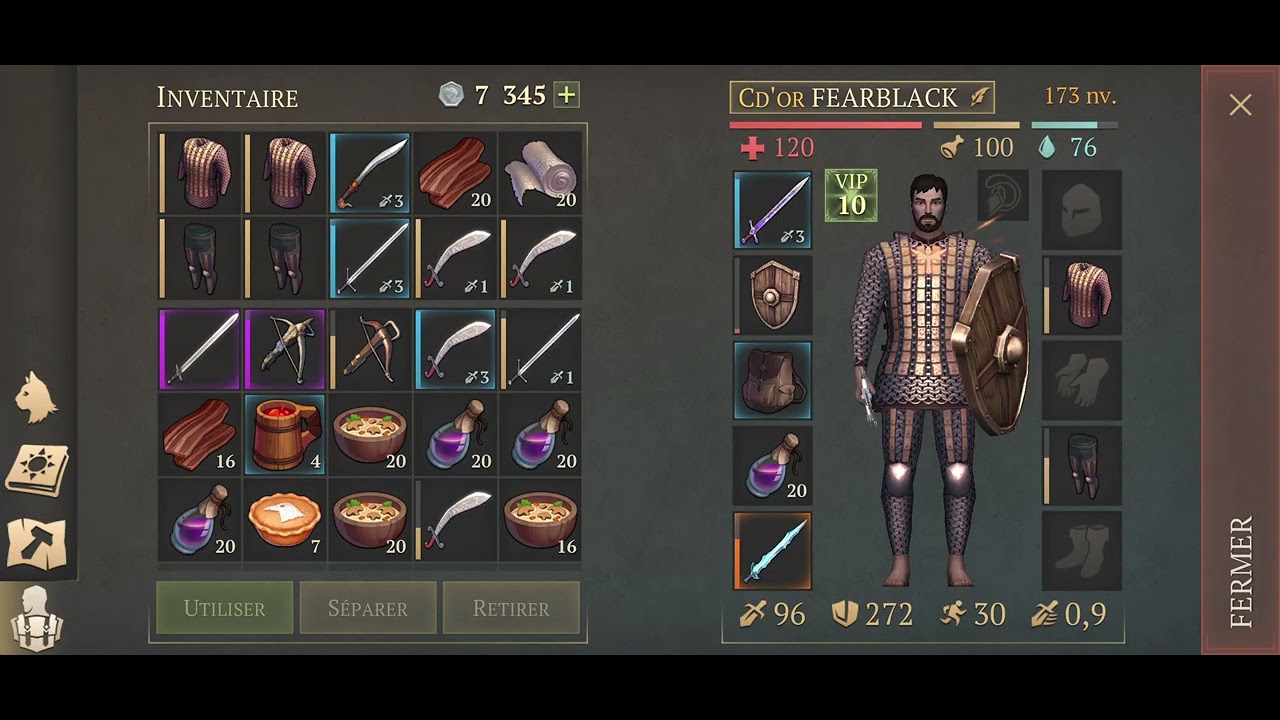Pick the purple-highlighted crossbow slot
This screenshot has width=1280, height=720.
pos(285,349)
